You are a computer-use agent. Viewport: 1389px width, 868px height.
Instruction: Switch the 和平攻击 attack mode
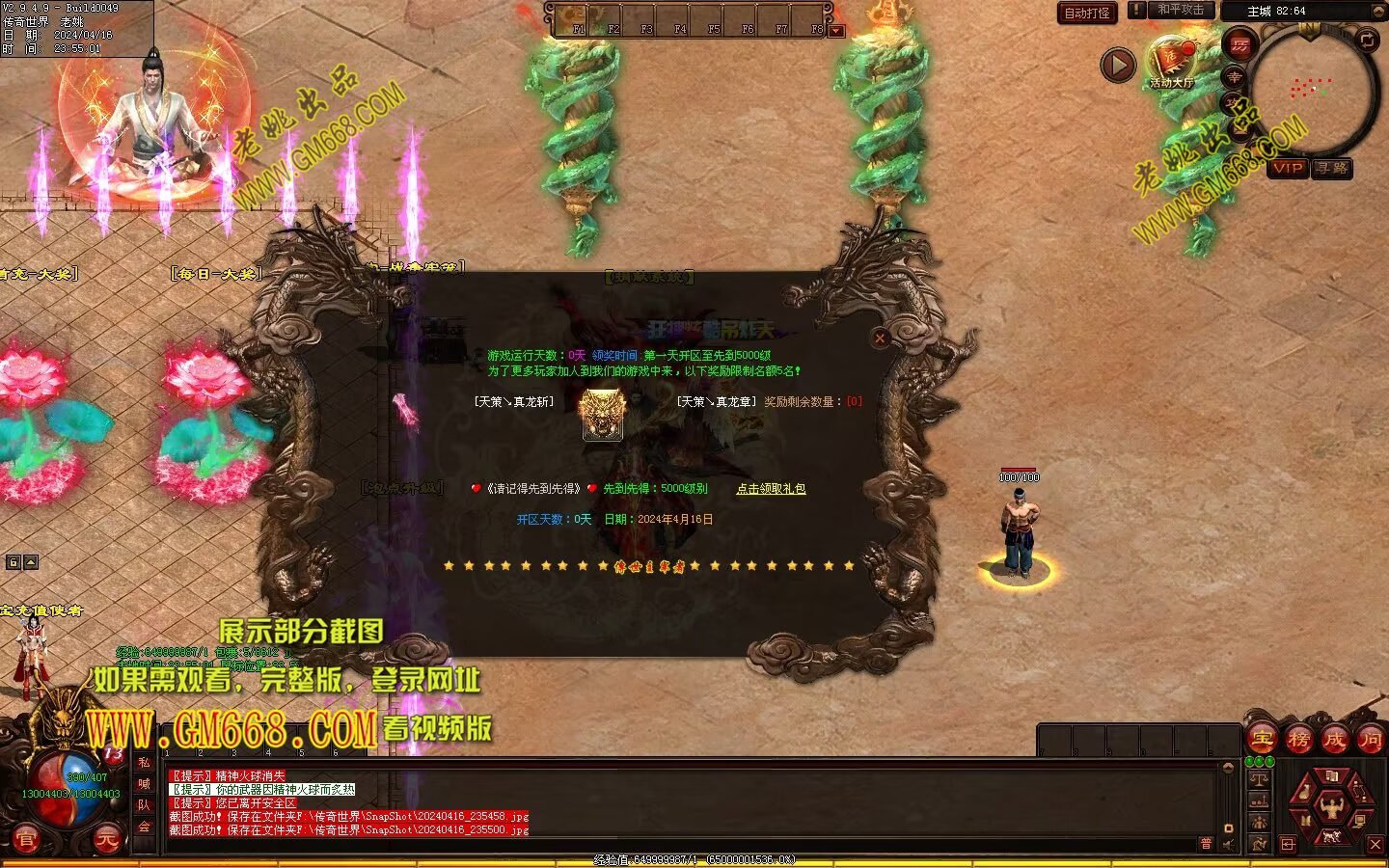[x=1180, y=11]
